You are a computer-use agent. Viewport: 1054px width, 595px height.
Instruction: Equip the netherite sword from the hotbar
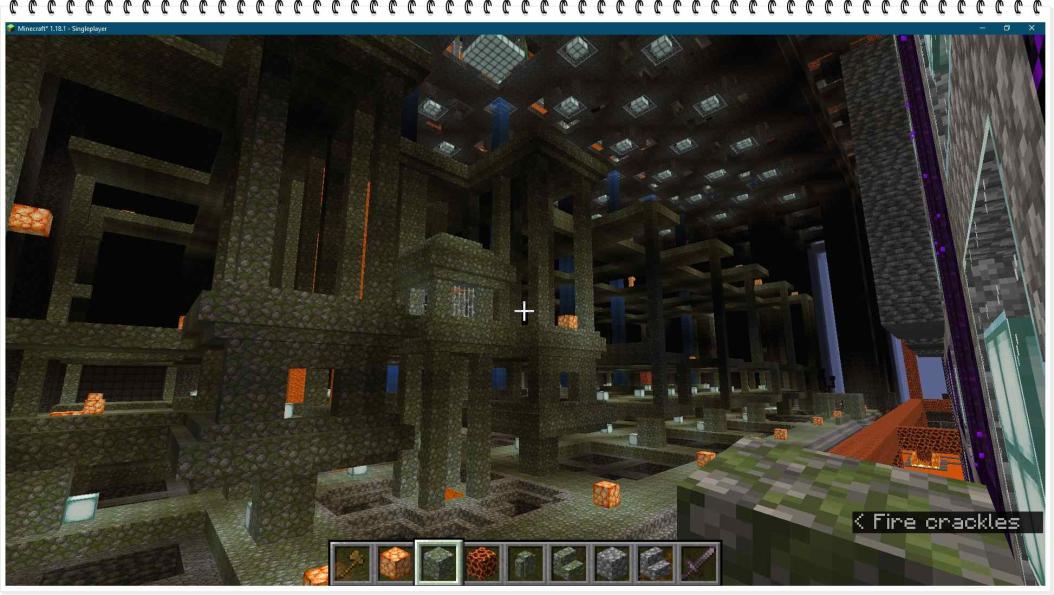(698, 564)
